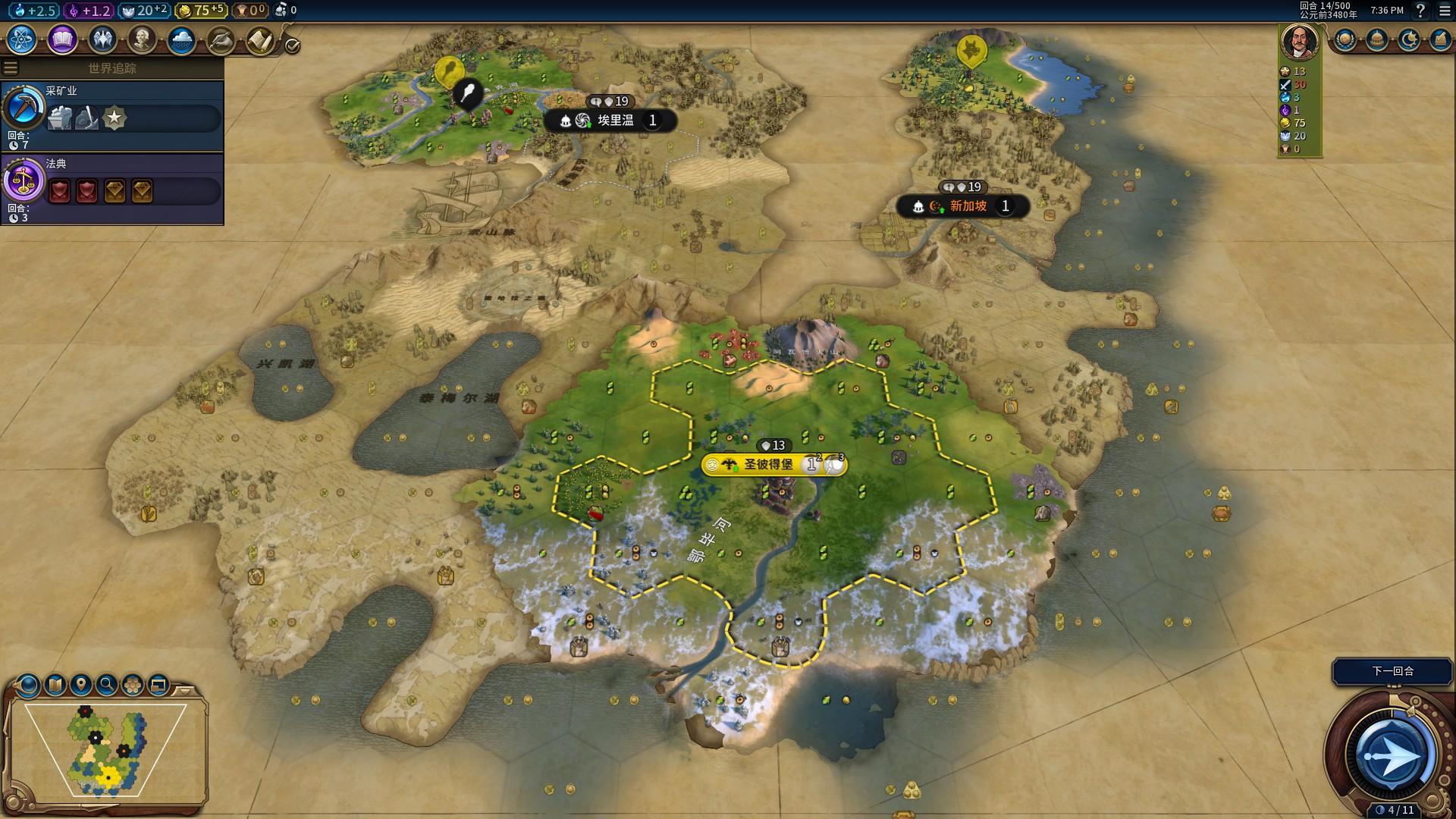Open world rankings globe laurel icon
Viewport: 1456px width, 819px height.
(x=1345, y=39)
